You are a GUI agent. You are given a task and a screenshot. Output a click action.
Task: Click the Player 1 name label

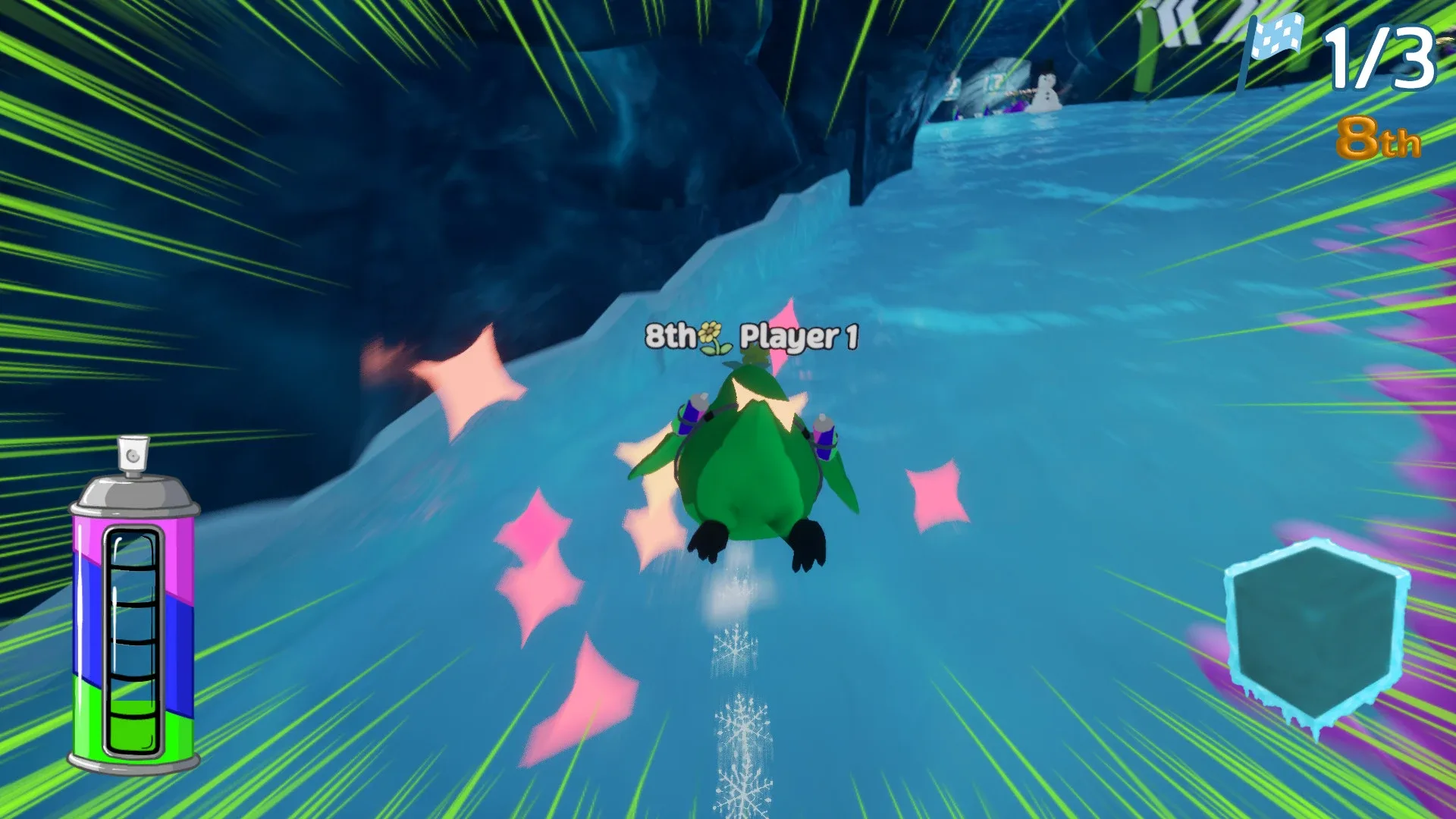798,336
